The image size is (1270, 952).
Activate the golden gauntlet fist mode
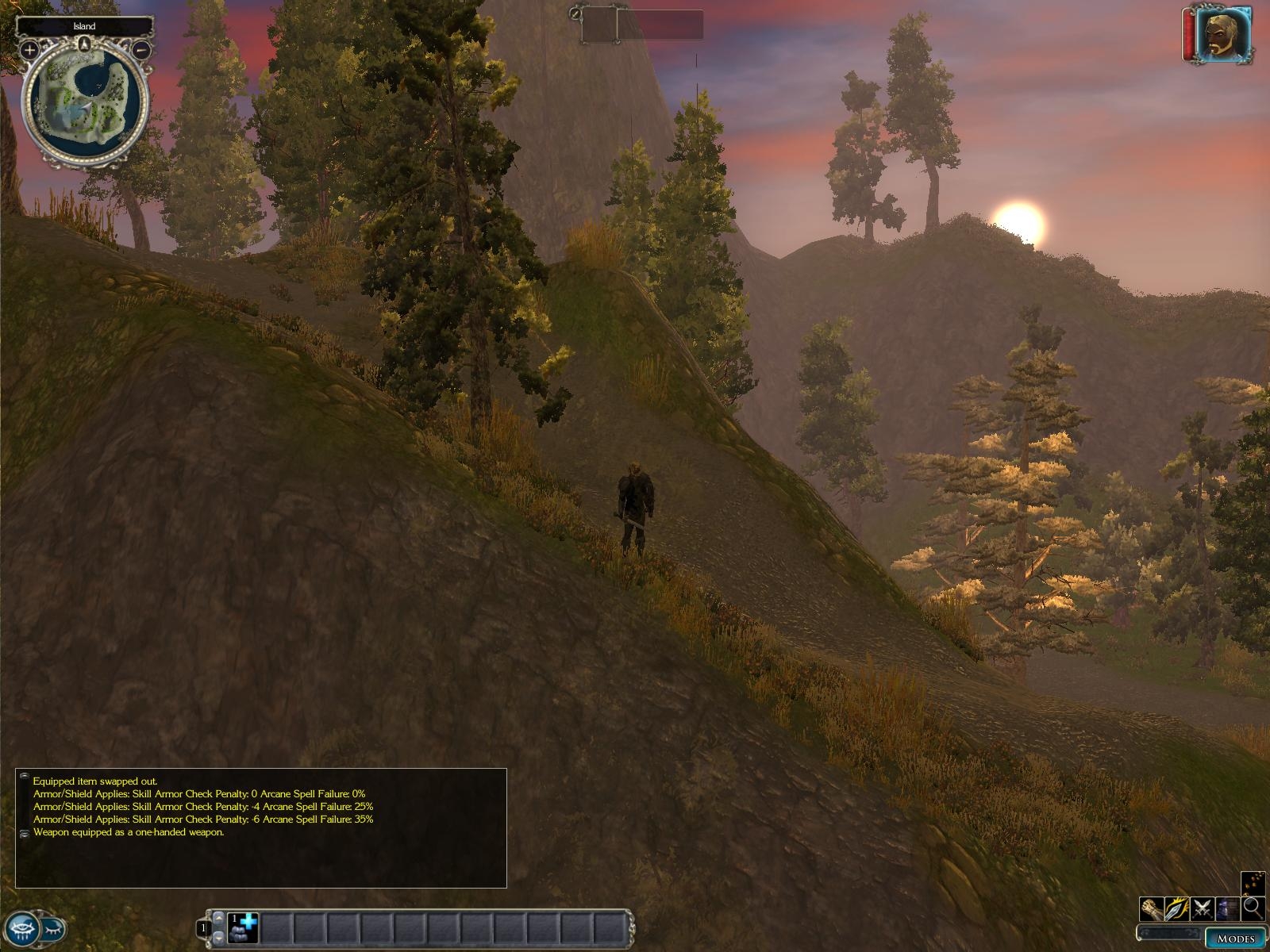click(1152, 908)
